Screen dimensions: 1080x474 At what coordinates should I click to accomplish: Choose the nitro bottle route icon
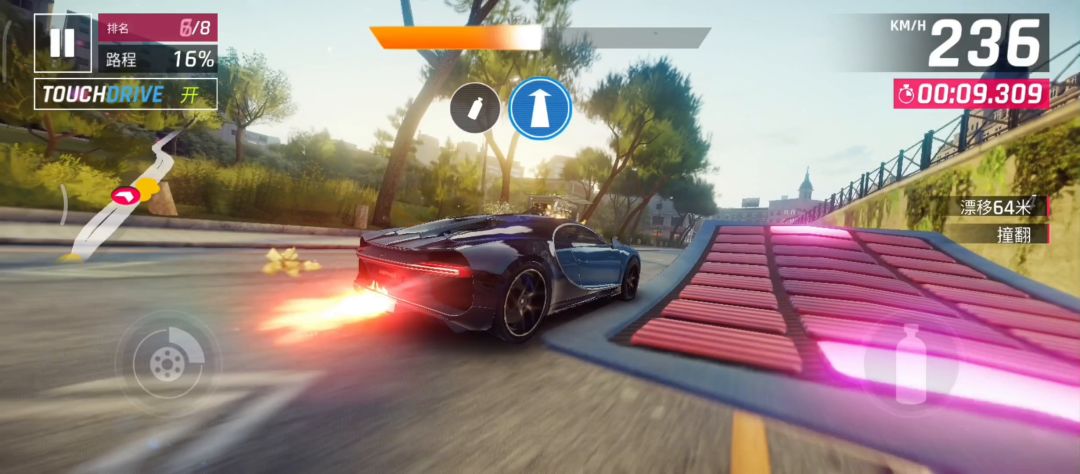point(474,109)
